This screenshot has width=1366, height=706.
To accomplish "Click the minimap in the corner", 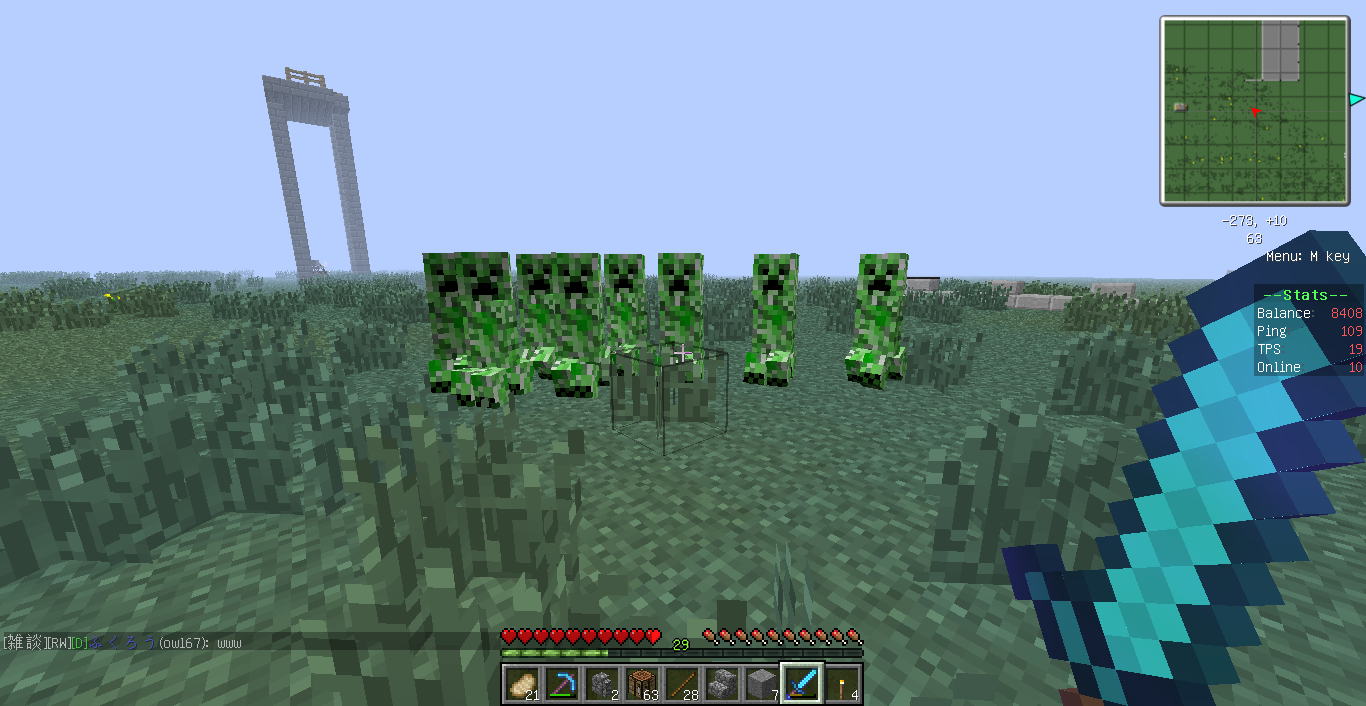I will tap(1255, 110).
